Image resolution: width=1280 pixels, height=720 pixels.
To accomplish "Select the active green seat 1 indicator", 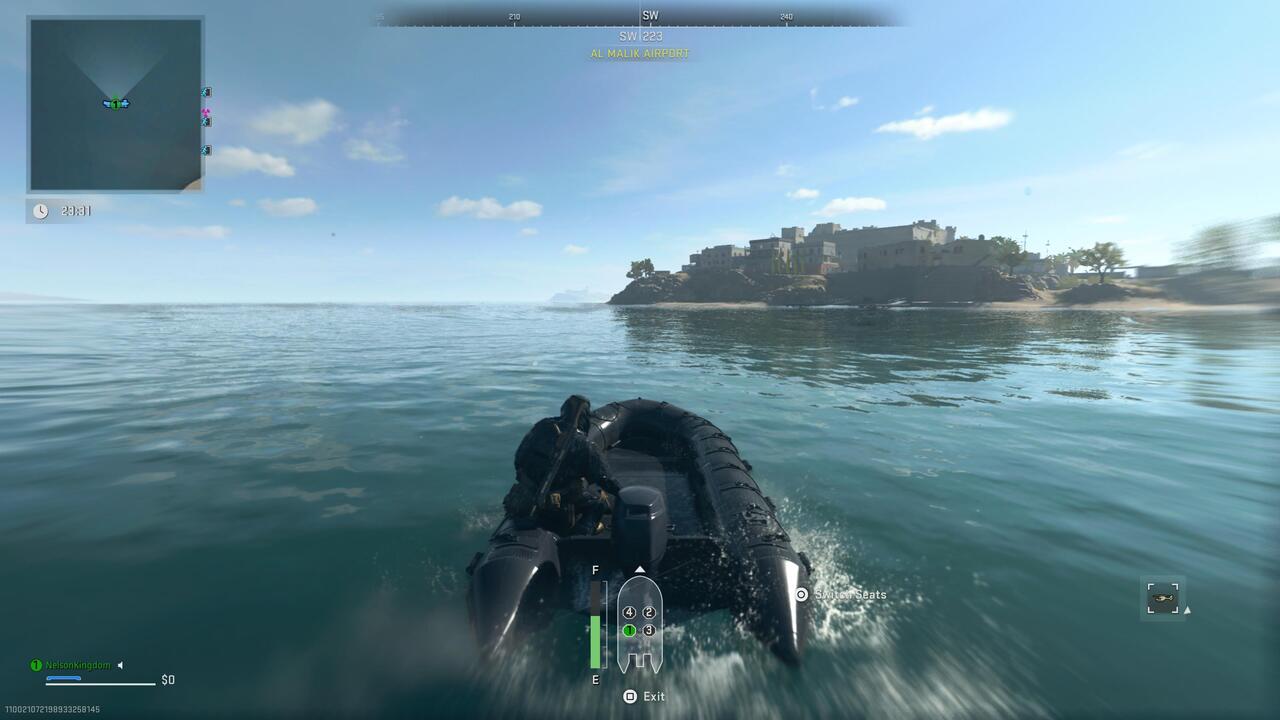I will pyautogui.click(x=629, y=630).
